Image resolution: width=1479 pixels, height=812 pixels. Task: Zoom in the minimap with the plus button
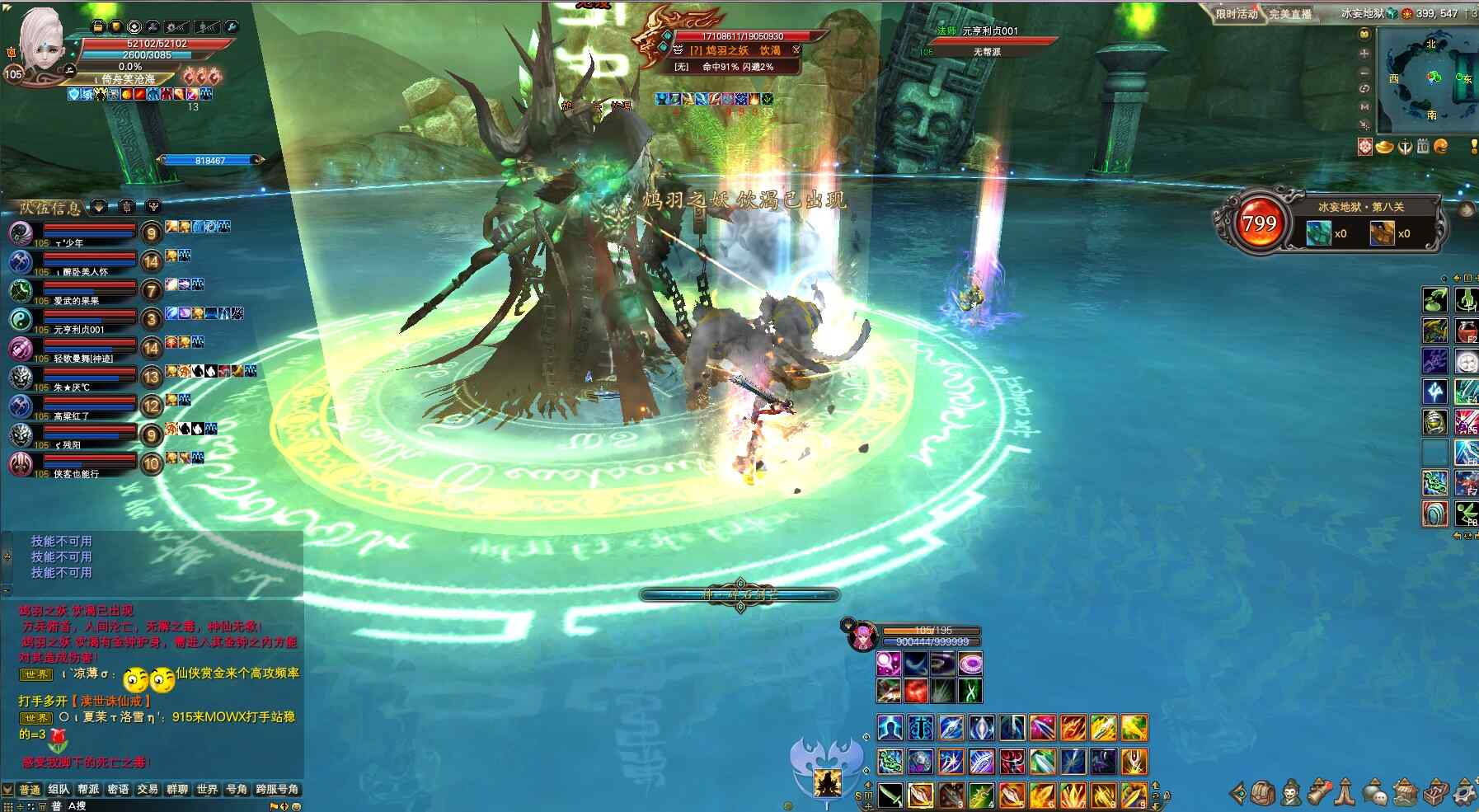click(x=1364, y=53)
